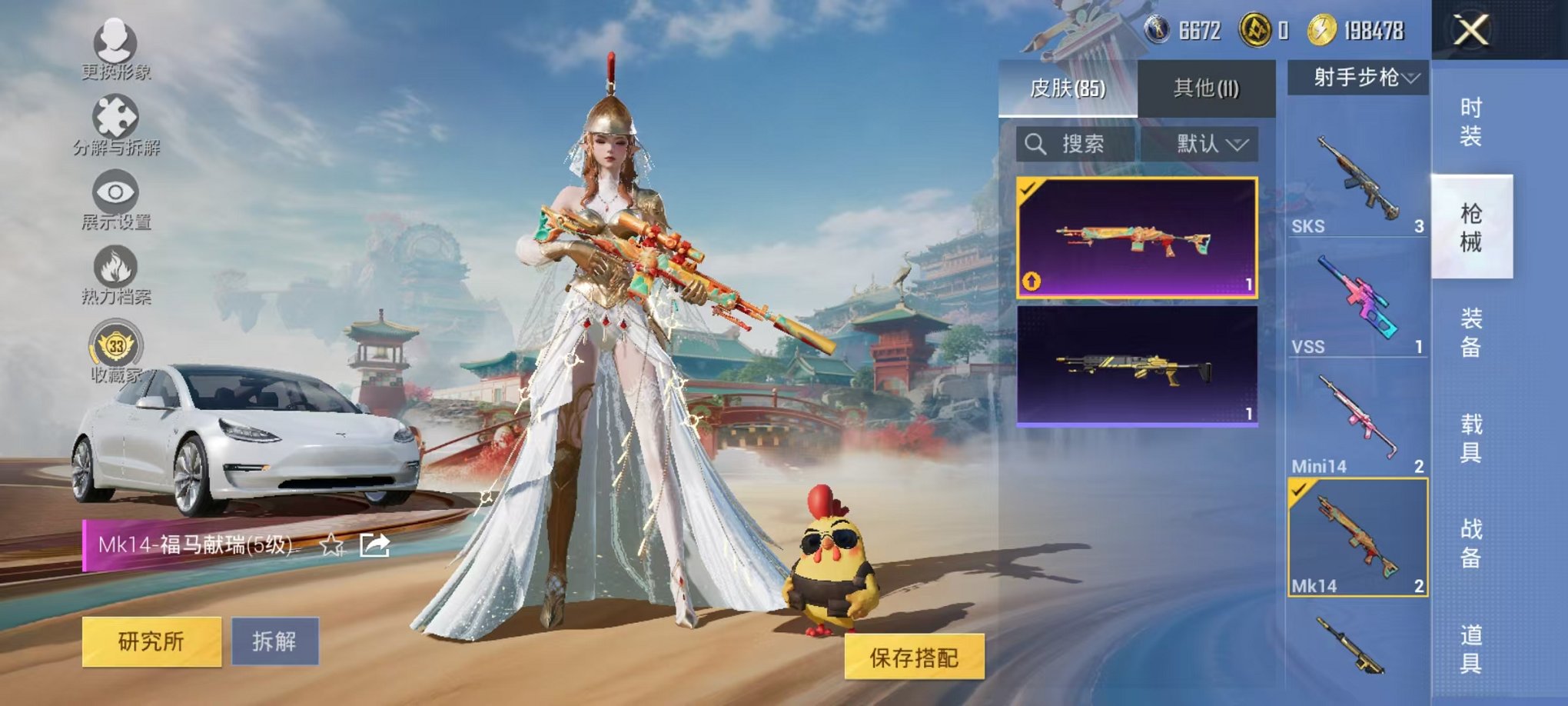Switch to the 其他(11) tab
1568x706 pixels.
tap(1205, 89)
